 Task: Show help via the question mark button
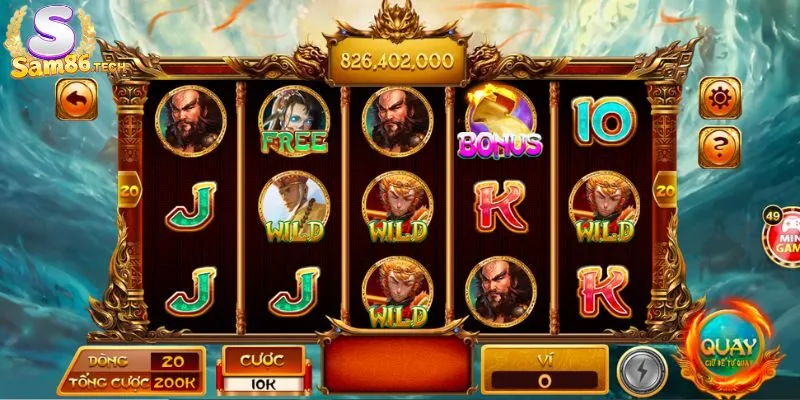pos(719,147)
